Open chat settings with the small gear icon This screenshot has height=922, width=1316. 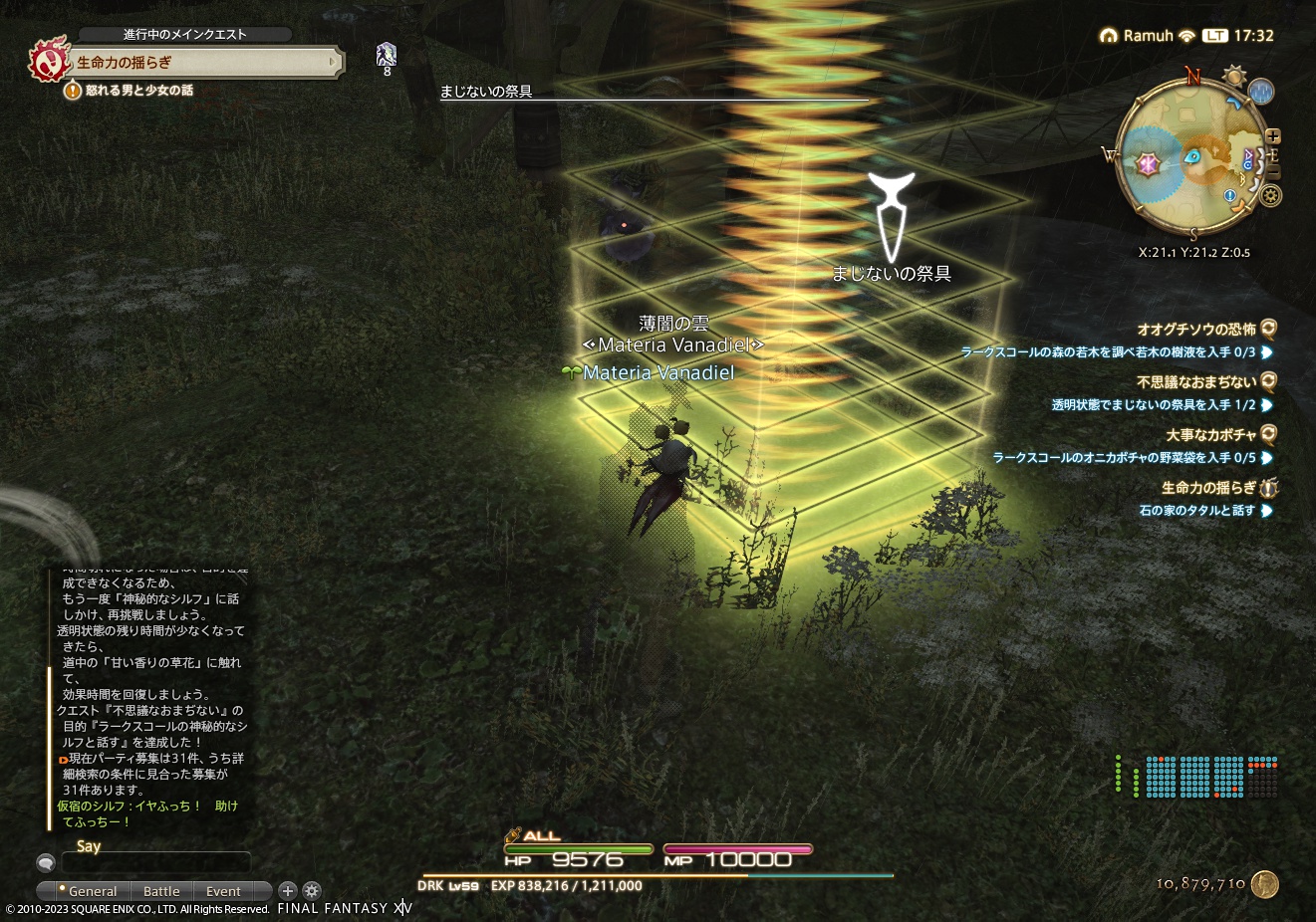[313, 890]
